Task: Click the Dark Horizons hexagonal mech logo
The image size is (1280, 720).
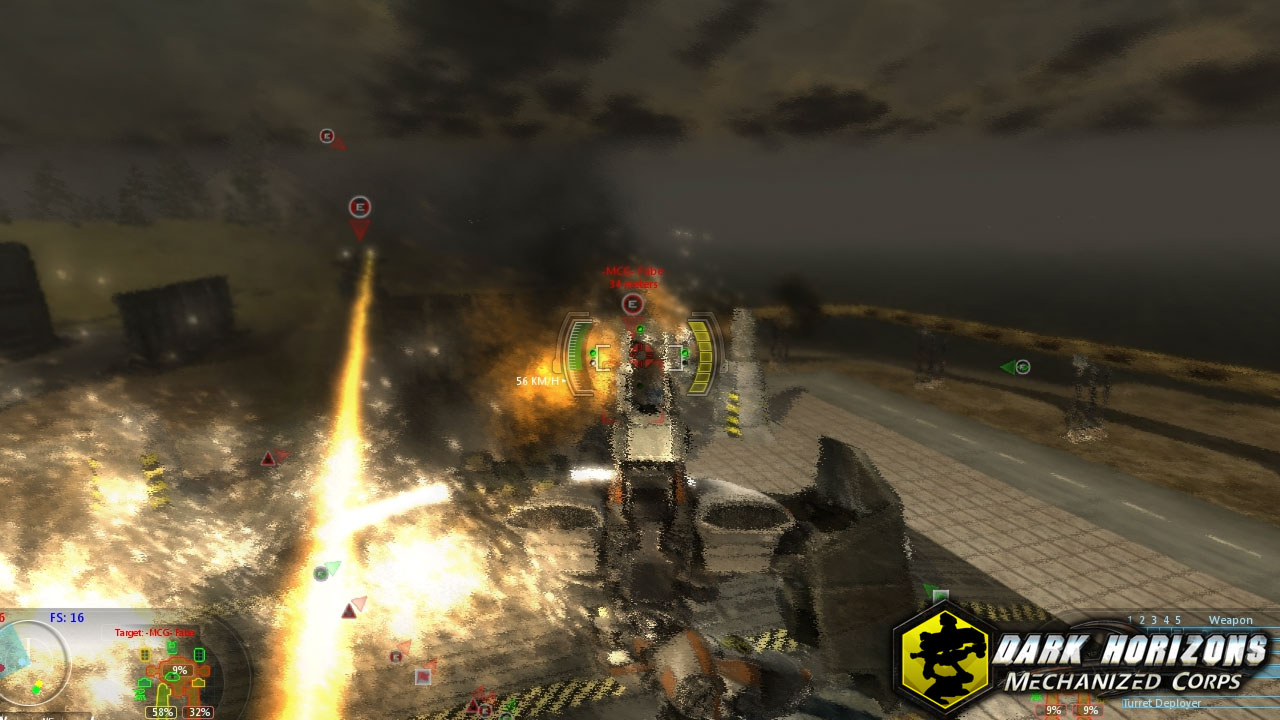Action: (941, 662)
